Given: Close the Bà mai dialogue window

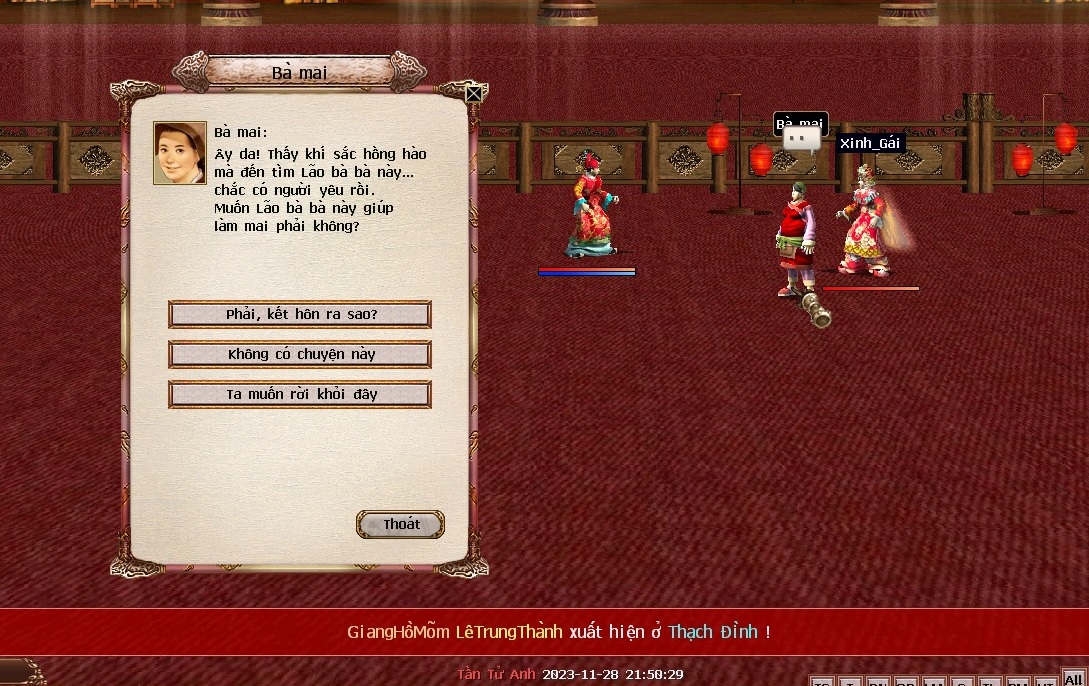Looking at the screenshot, I should 474,94.
